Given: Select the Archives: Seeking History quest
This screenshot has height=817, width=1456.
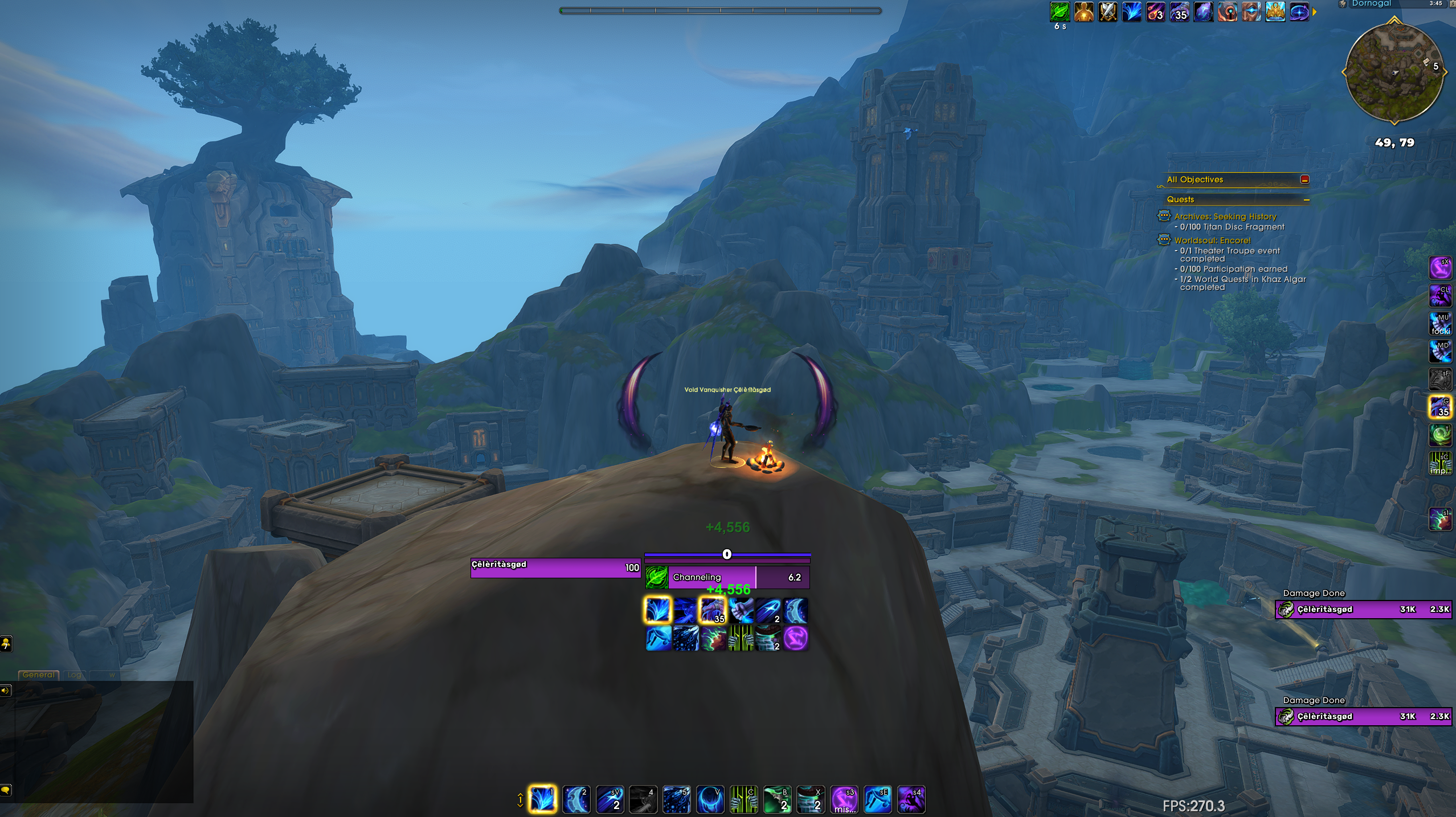Looking at the screenshot, I should [1225, 216].
